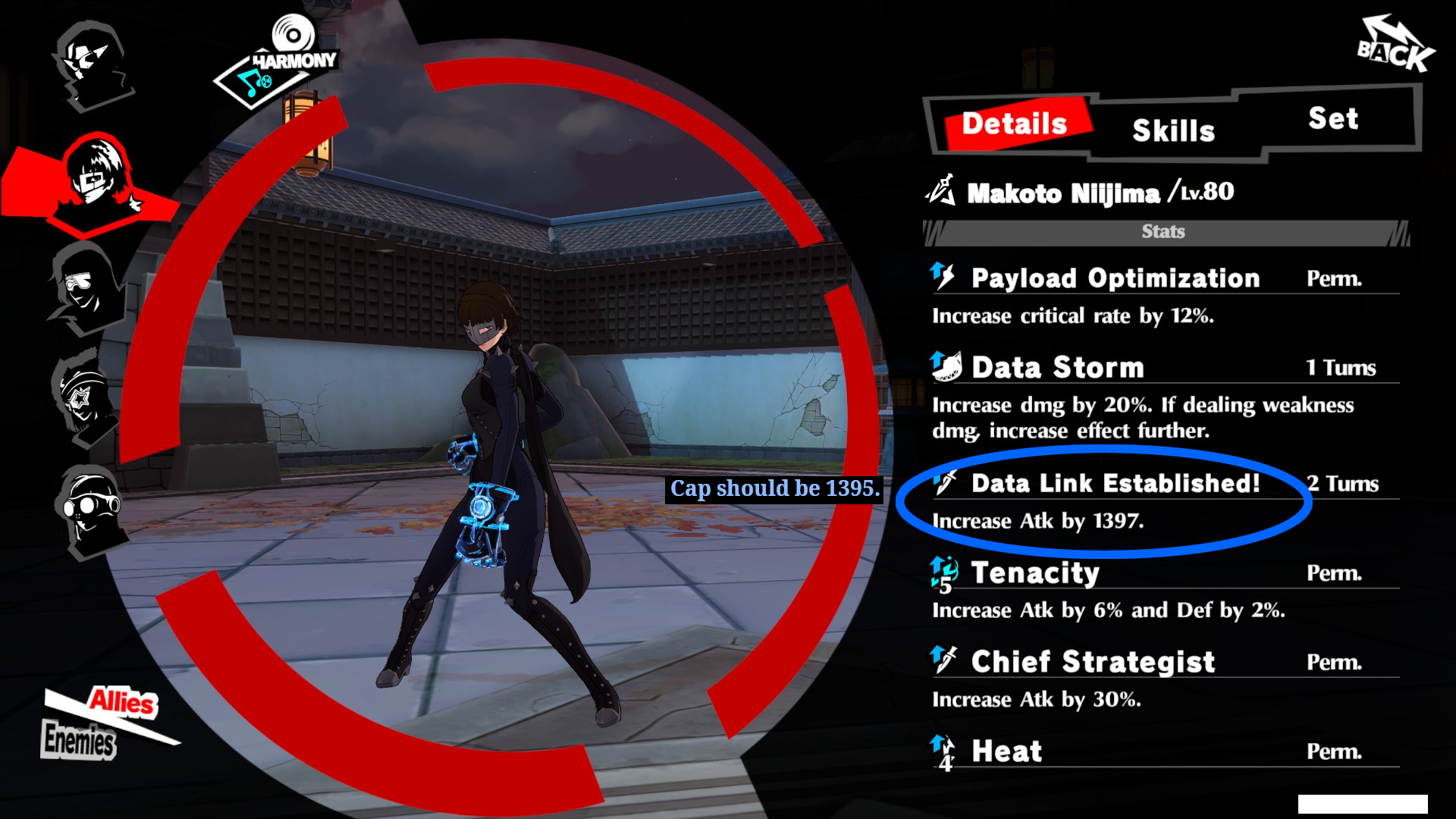Click the Harmony disc icon
Viewport: 1456px width, 819px height.
293,36
